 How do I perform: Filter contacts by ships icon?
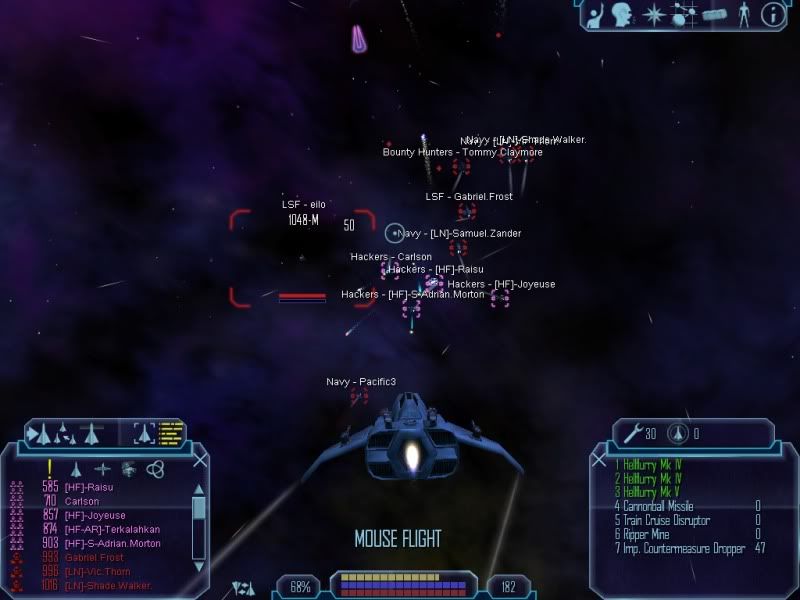(x=76, y=468)
